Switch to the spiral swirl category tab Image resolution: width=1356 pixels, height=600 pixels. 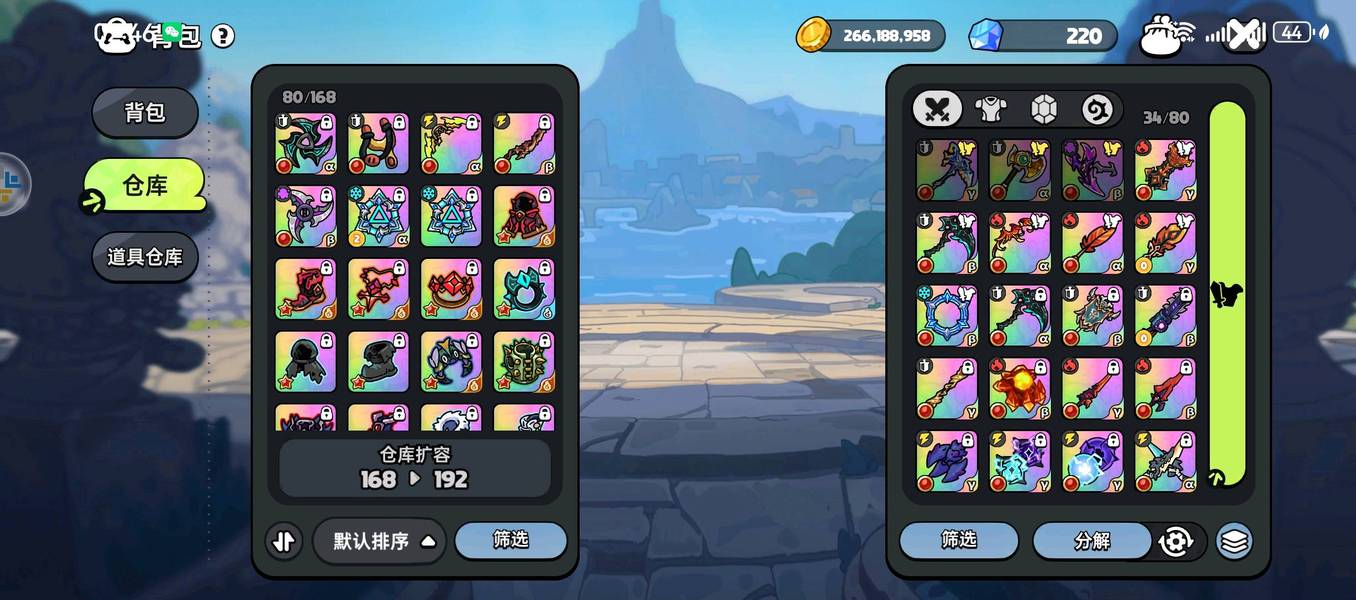(1098, 109)
